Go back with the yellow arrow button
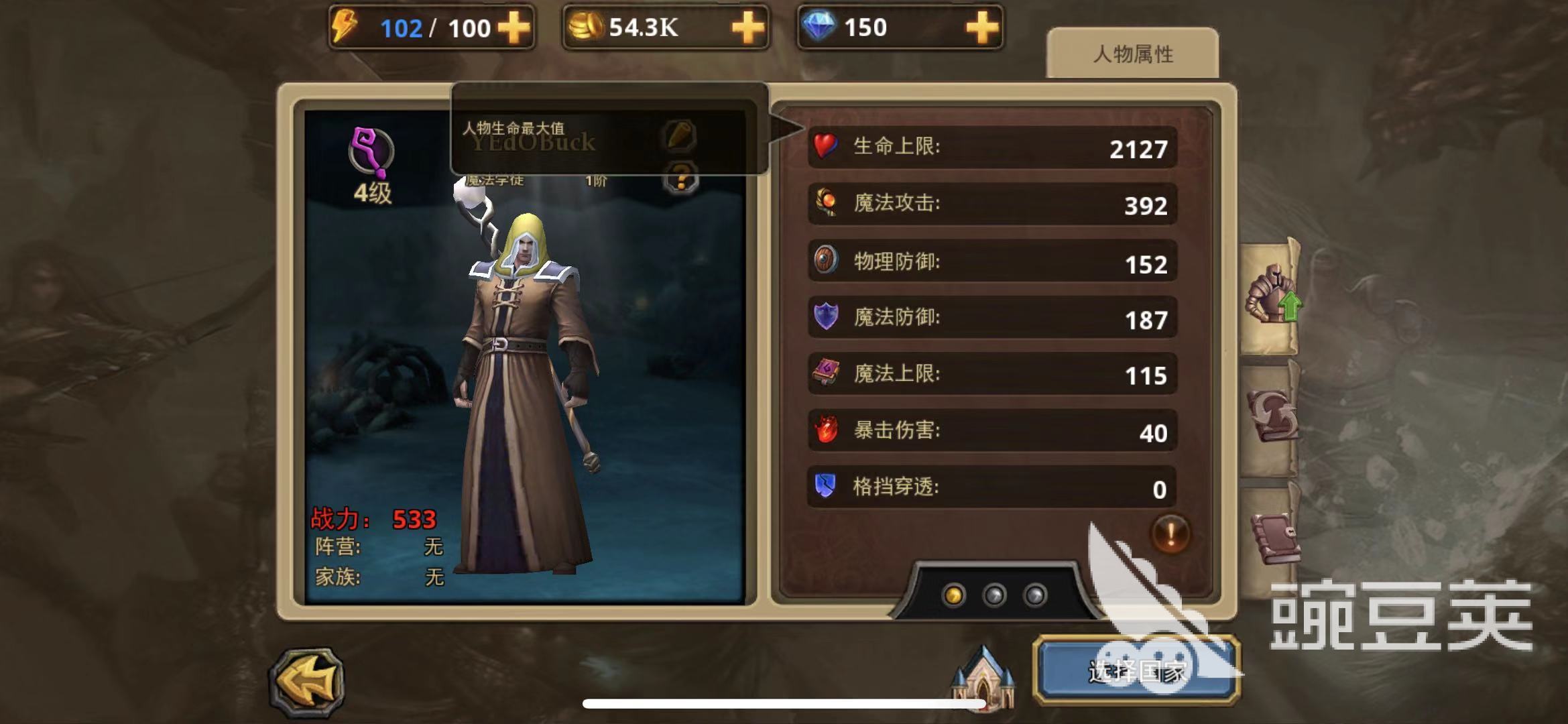 point(308,682)
